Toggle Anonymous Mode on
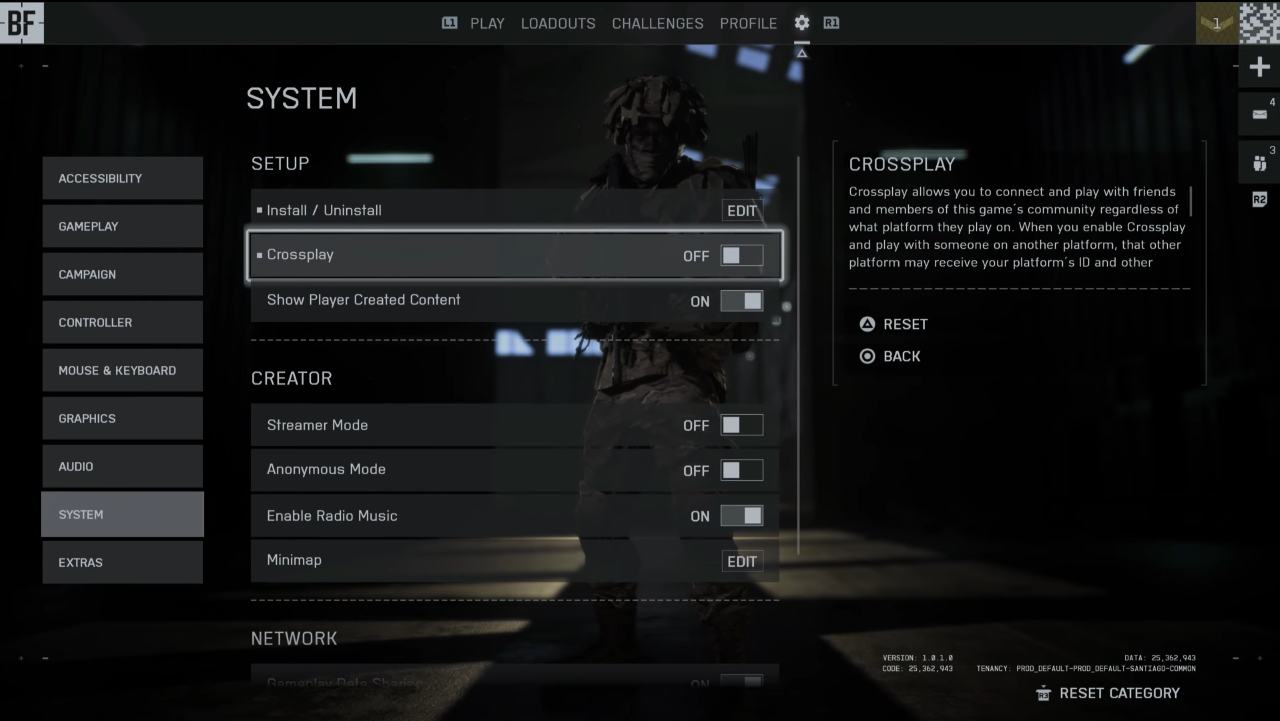 pos(741,470)
